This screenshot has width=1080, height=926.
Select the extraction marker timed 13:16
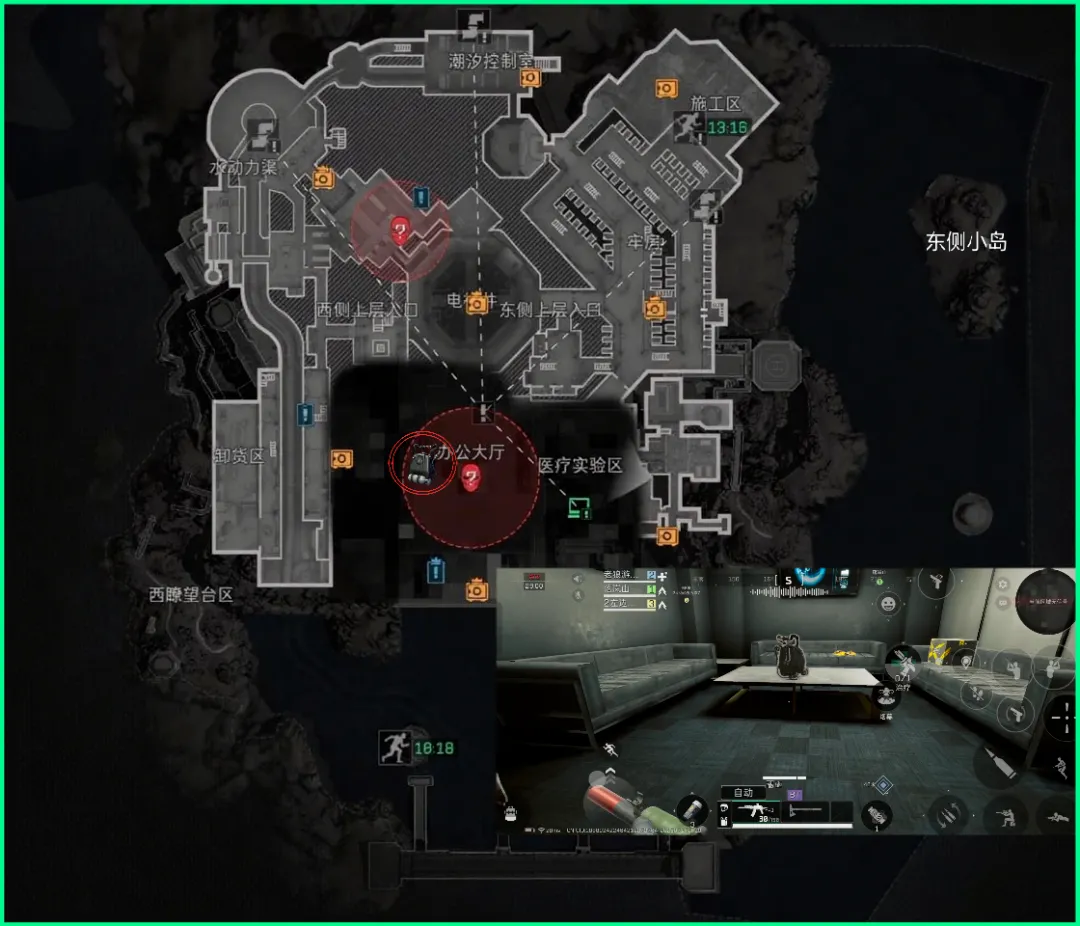(x=686, y=126)
